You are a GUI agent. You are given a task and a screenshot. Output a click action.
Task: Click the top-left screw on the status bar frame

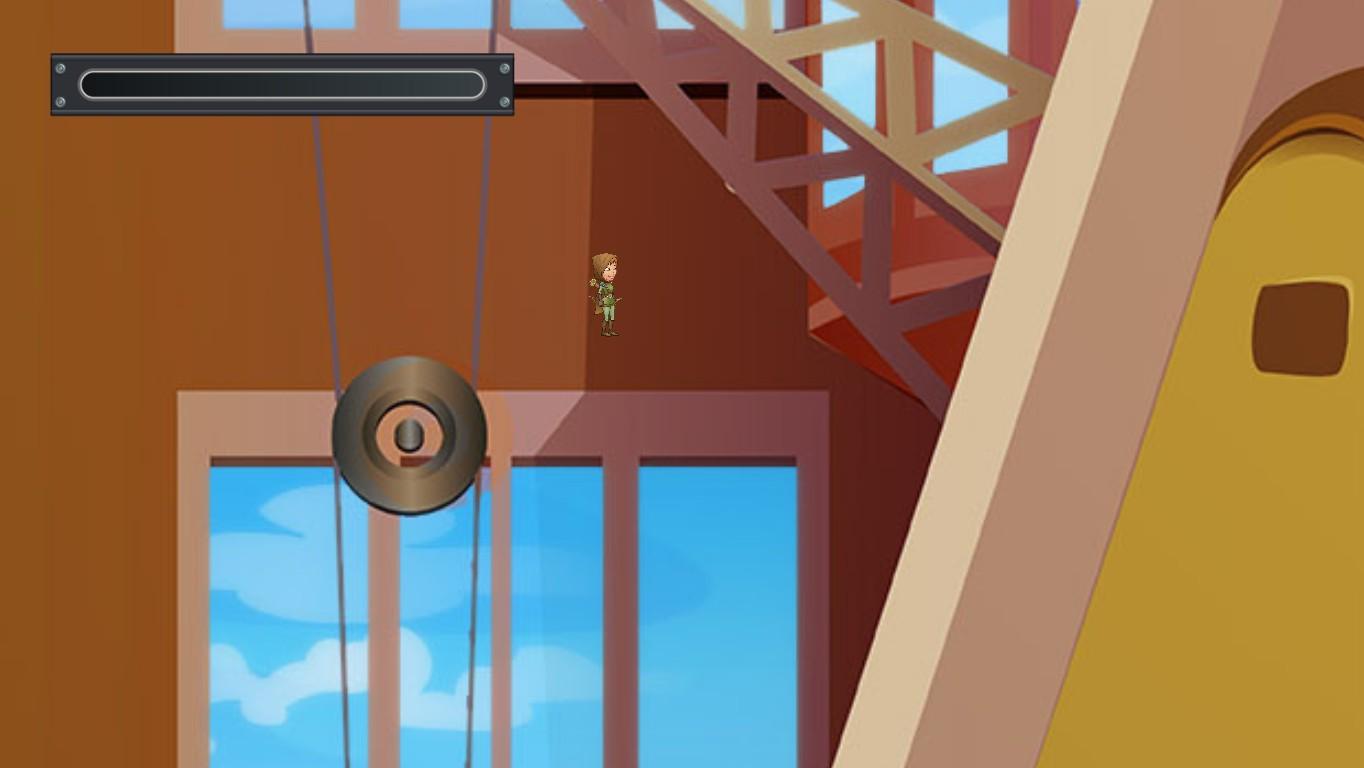[62, 66]
